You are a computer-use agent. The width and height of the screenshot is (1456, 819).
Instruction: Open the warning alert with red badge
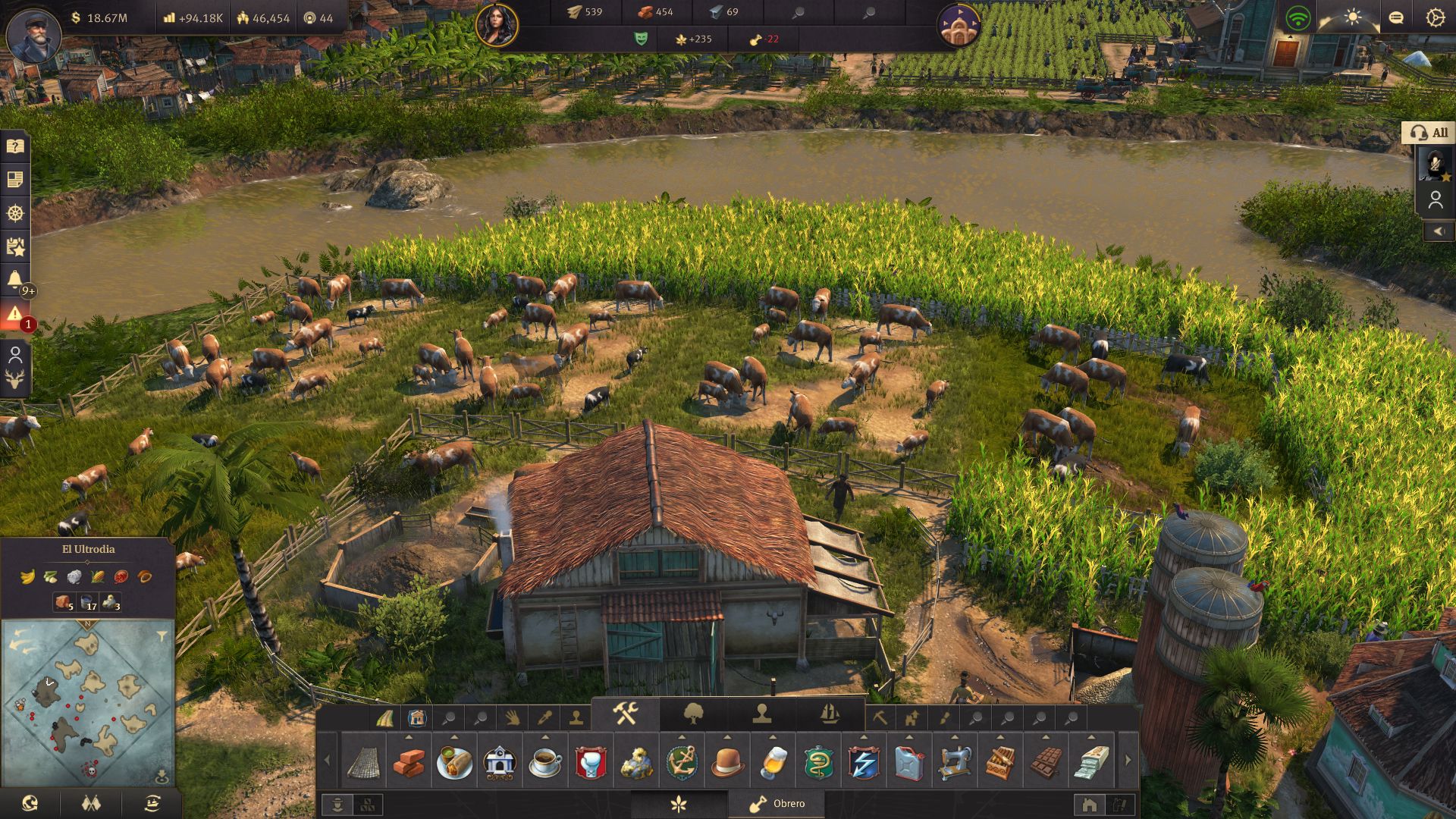(x=15, y=315)
